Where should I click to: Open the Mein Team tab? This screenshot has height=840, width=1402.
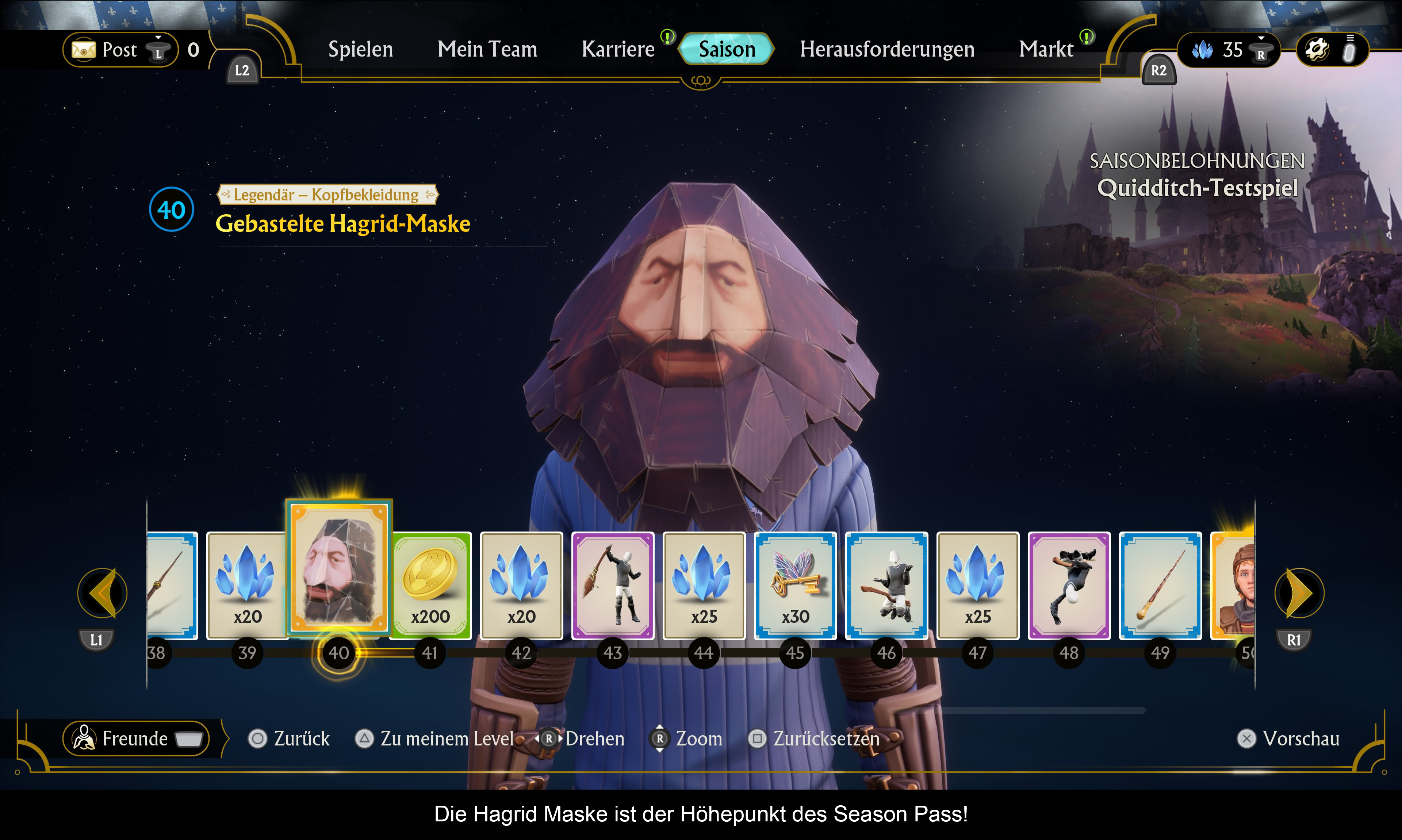pyautogui.click(x=487, y=49)
